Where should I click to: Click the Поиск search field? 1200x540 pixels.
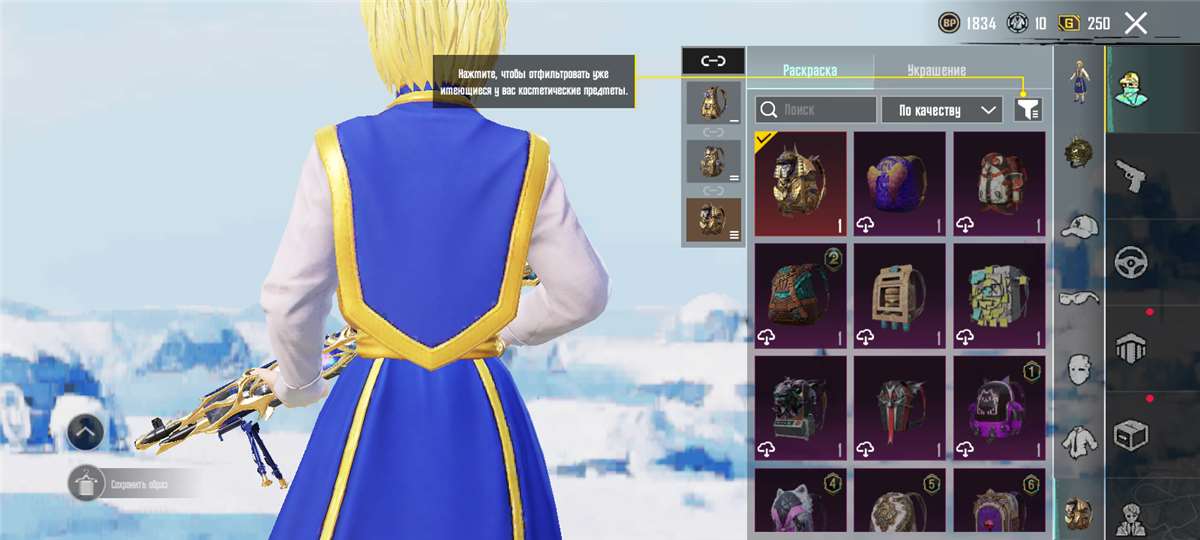pyautogui.click(x=816, y=110)
